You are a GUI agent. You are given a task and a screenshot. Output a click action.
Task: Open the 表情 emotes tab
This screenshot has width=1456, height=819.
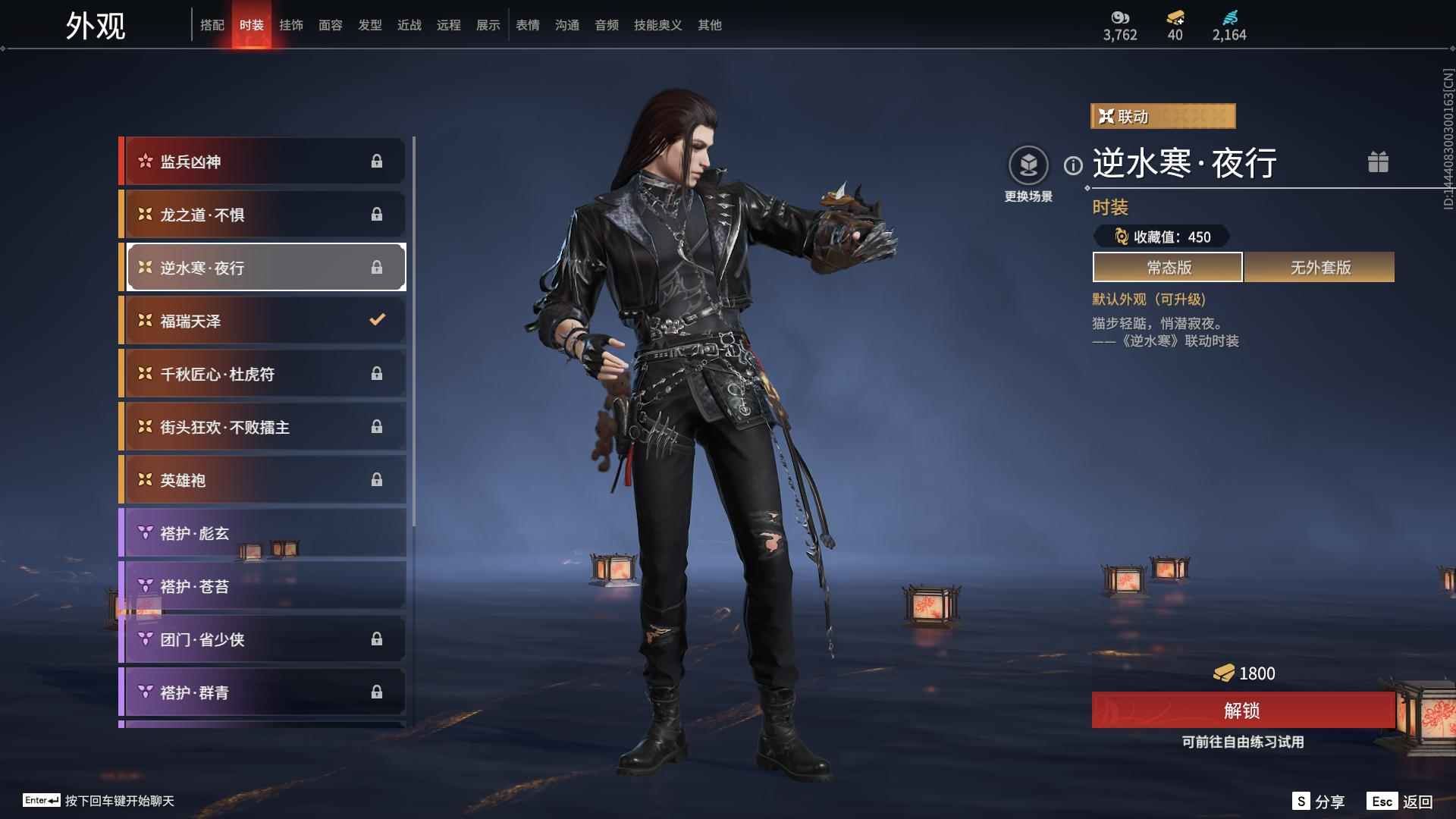click(x=528, y=25)
